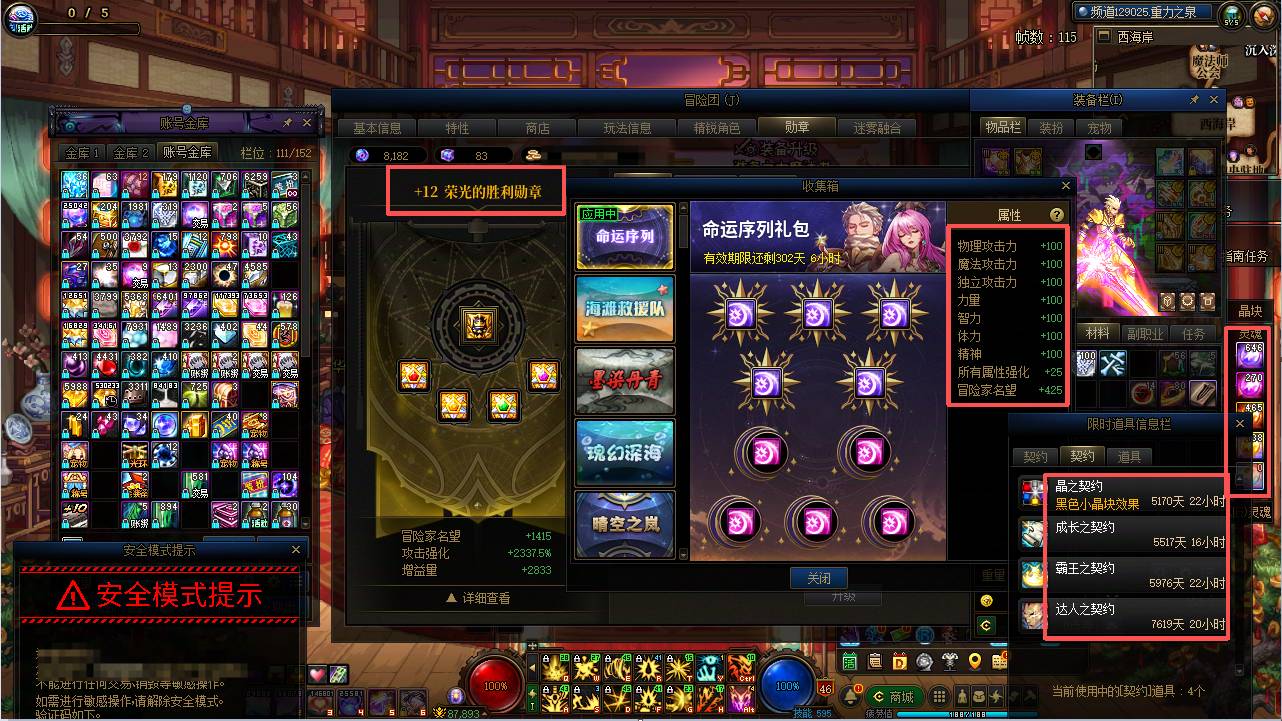This screenshot has height=721, width=1282.
Task: Open the 魂幻深海 event page
Action: 624,452
